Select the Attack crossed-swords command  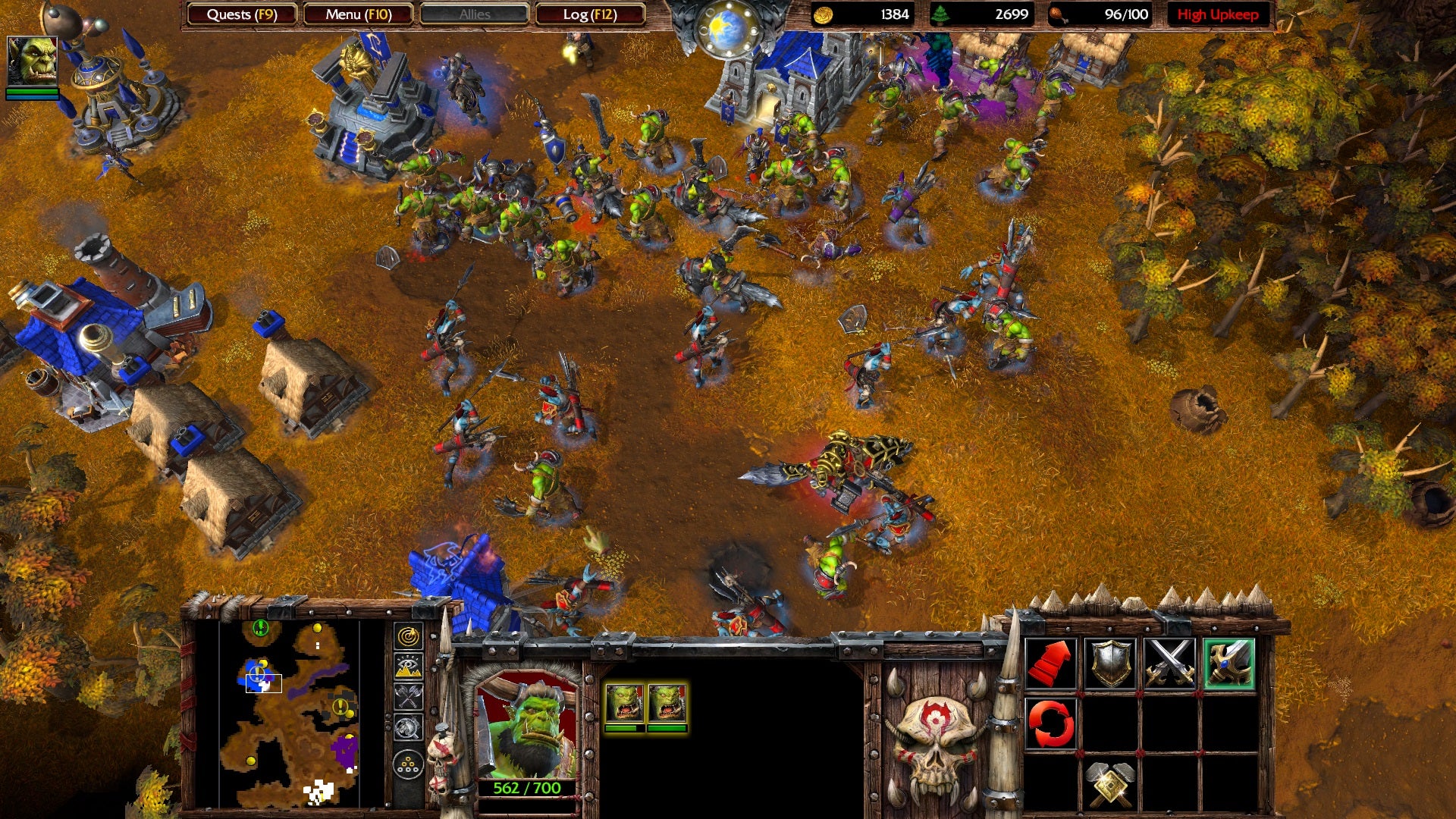coord(1171,663)
